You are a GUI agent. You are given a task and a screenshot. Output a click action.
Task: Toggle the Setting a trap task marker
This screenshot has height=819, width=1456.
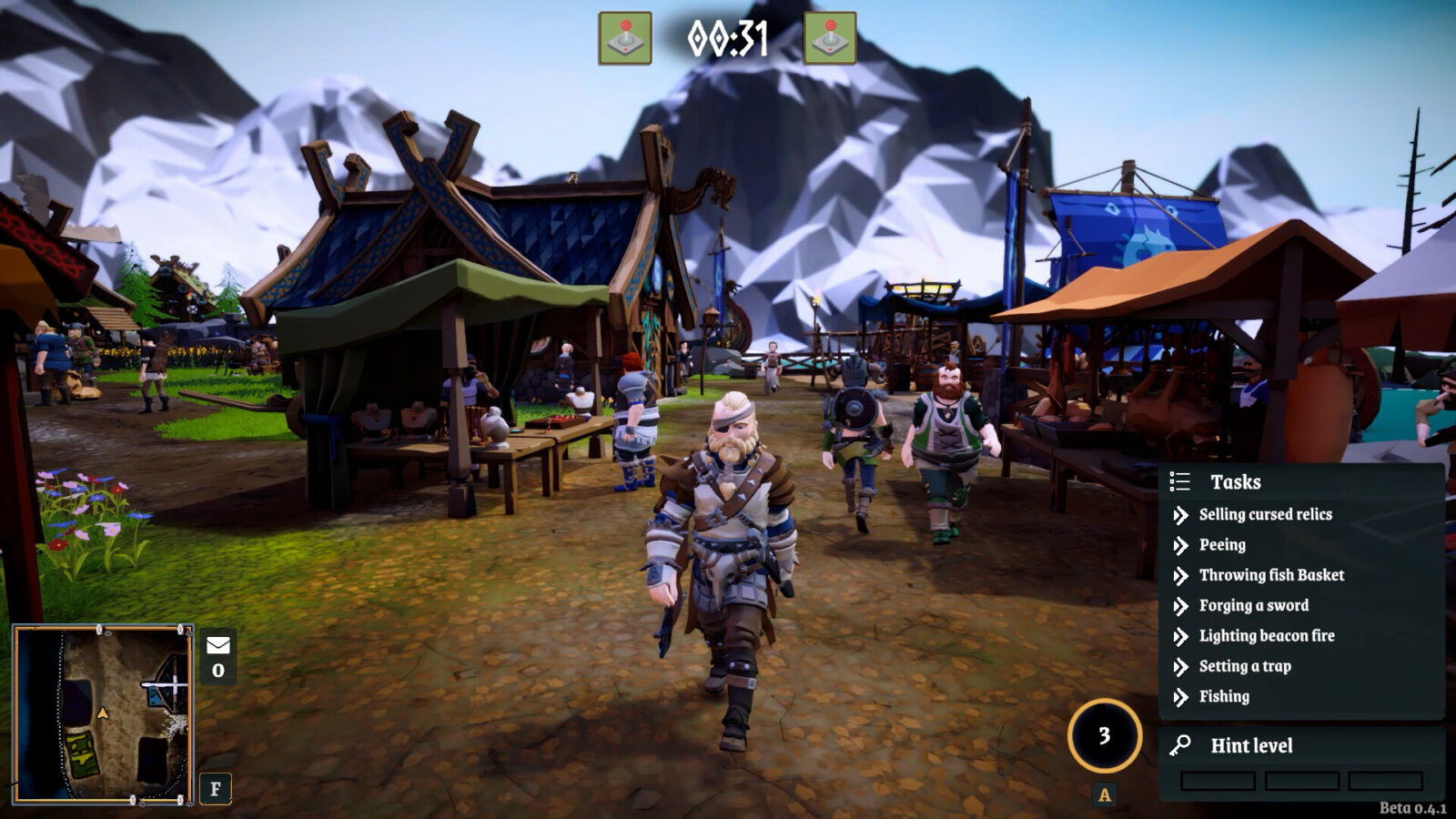(1179, 666)
